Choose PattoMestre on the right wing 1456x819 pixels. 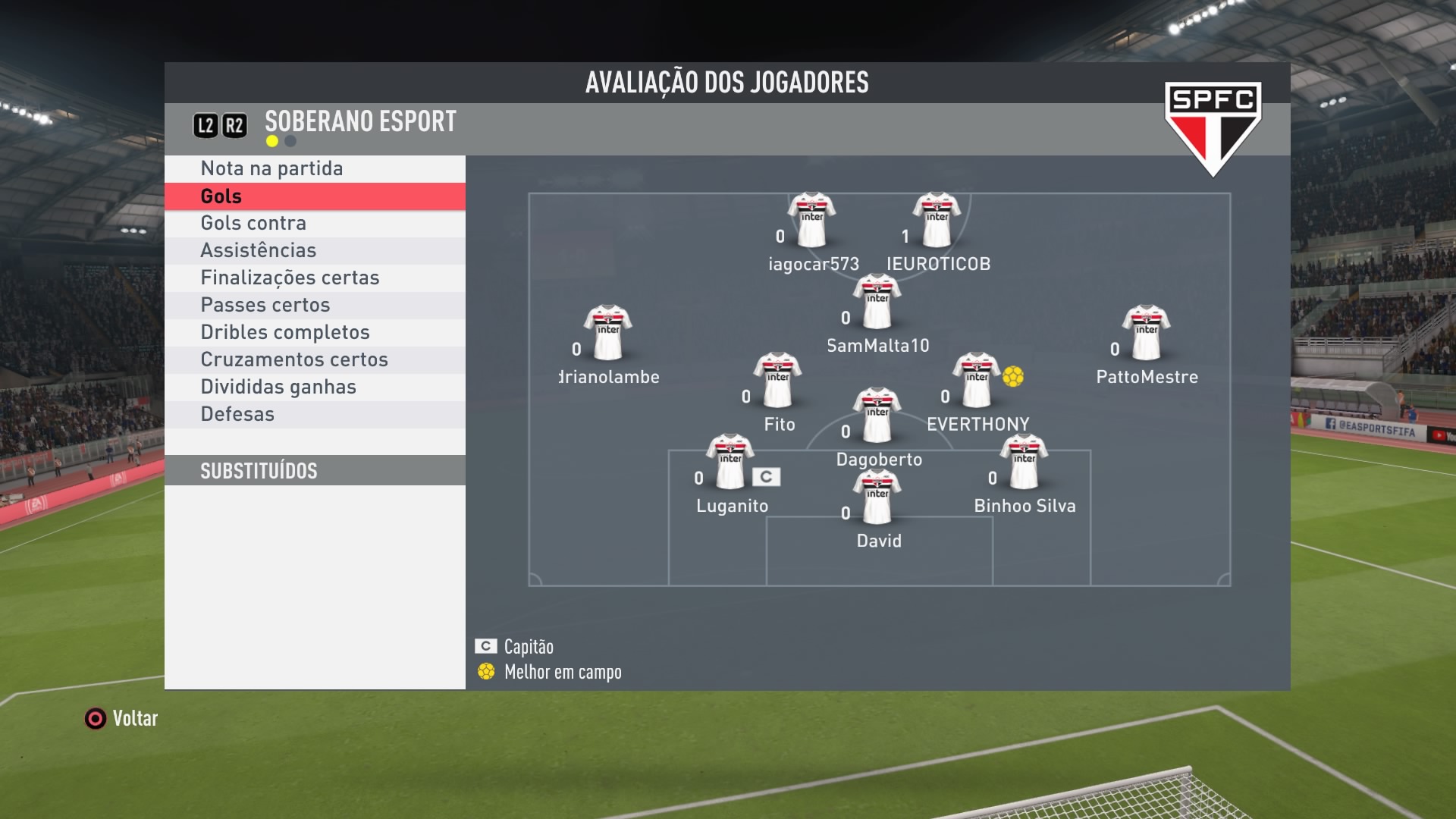(1146, 333)
